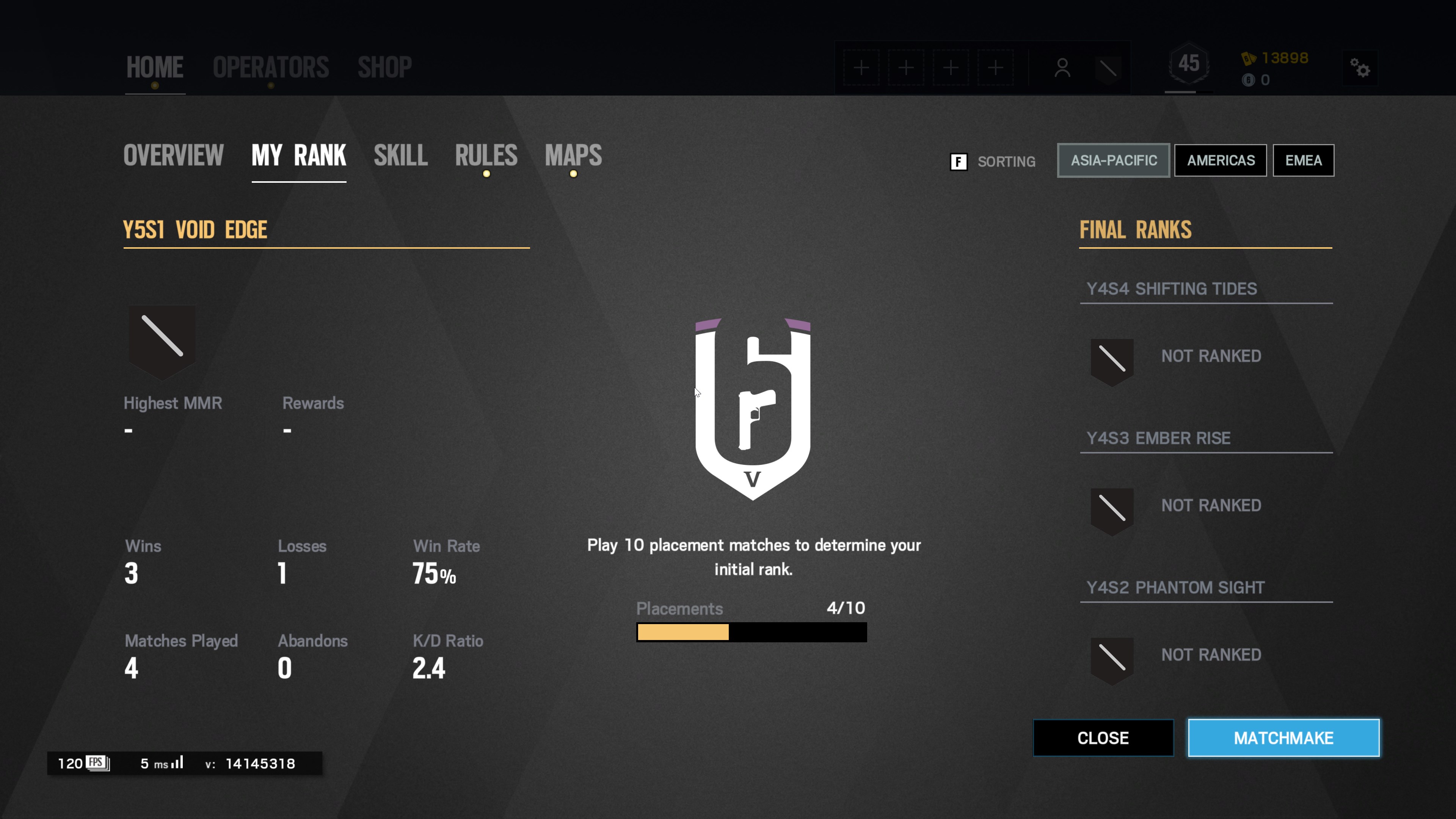This screenshot has height=819, width=1456.
Task: Switch to the Overview tab
Action: coord(174,155)
